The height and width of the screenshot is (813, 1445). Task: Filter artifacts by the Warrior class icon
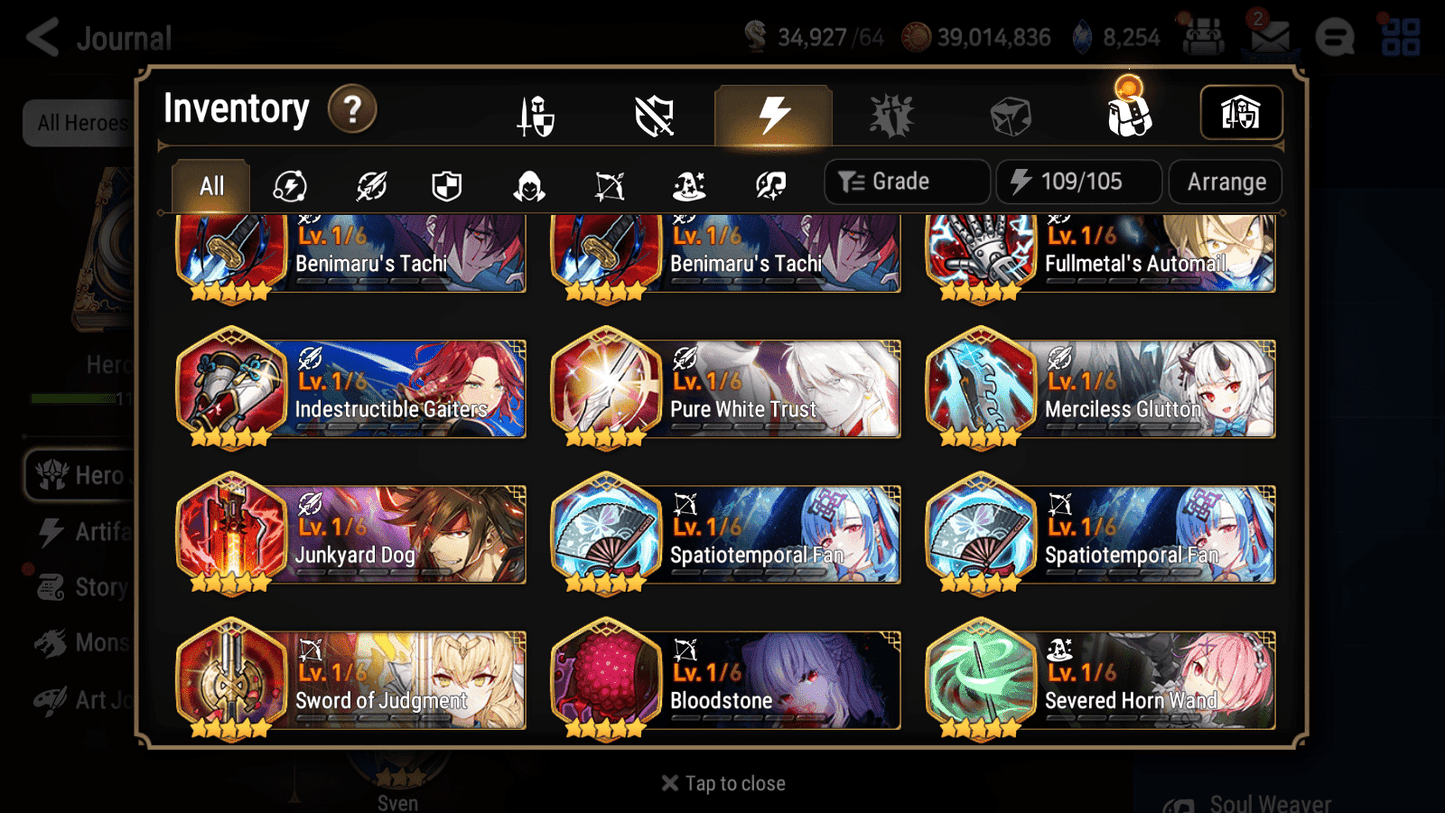pyautogui.click(x=369, y=185)
